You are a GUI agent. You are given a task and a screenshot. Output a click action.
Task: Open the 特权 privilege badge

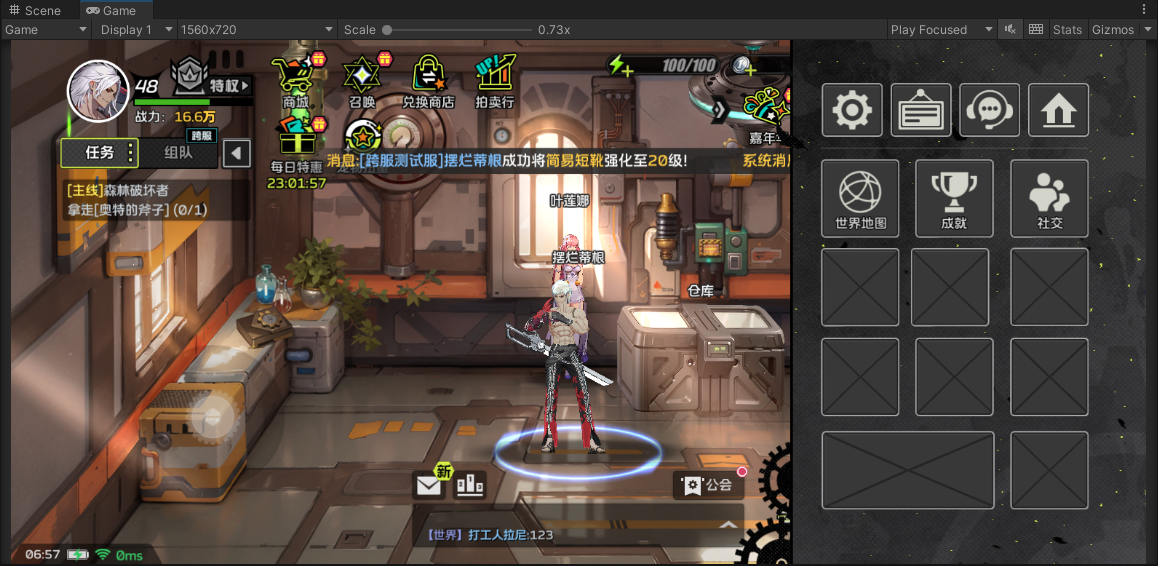point(210,79)
